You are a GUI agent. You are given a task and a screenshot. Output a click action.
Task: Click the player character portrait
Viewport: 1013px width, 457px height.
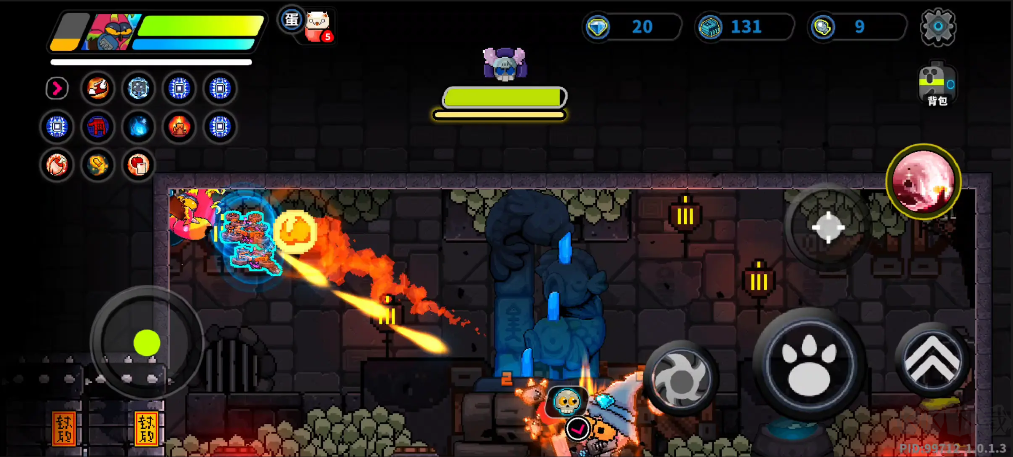(x=108, y=32)
